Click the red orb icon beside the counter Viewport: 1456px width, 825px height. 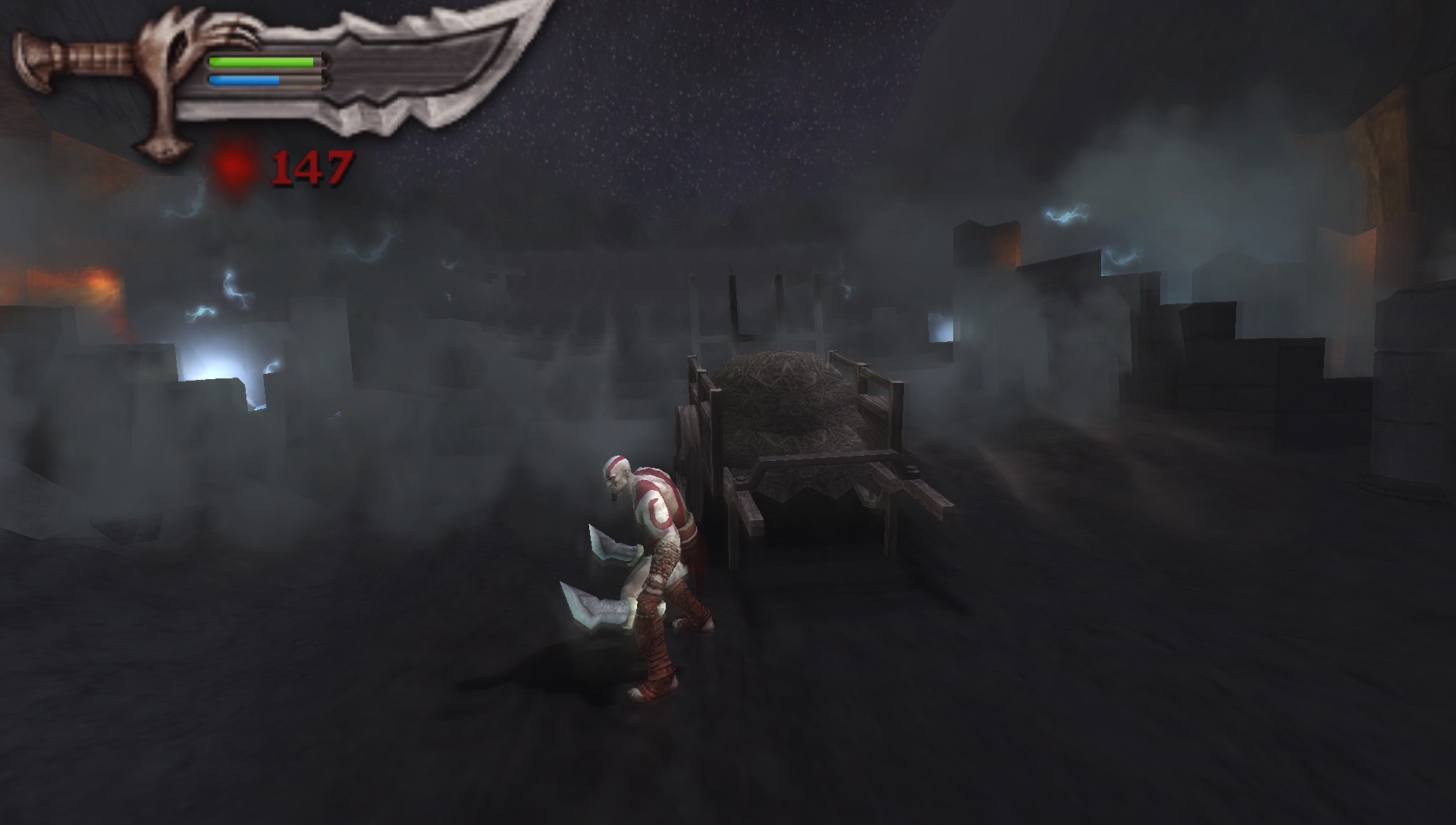coord(235,163)
